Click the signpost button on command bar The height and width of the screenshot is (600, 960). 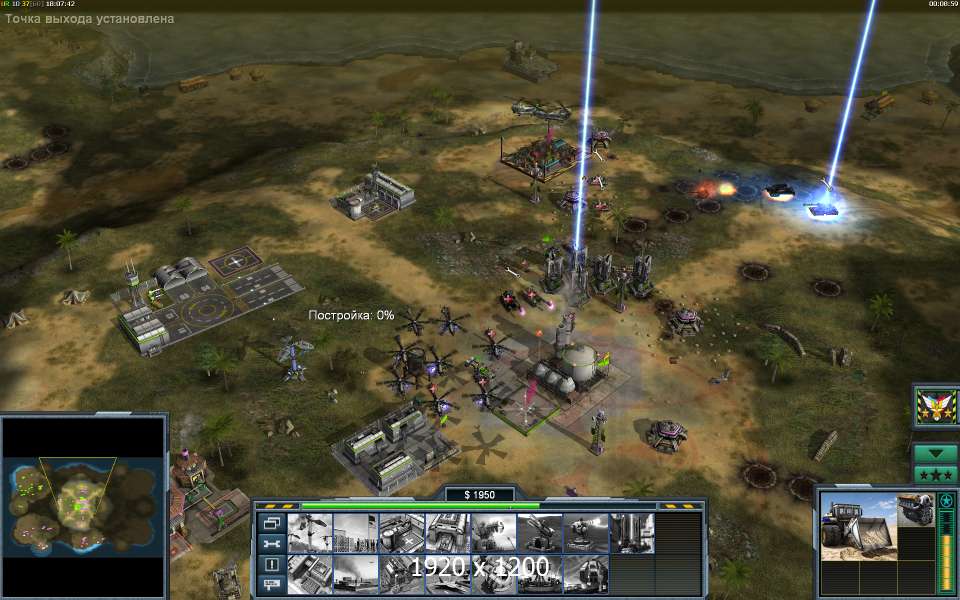click(x=271, y=583)
